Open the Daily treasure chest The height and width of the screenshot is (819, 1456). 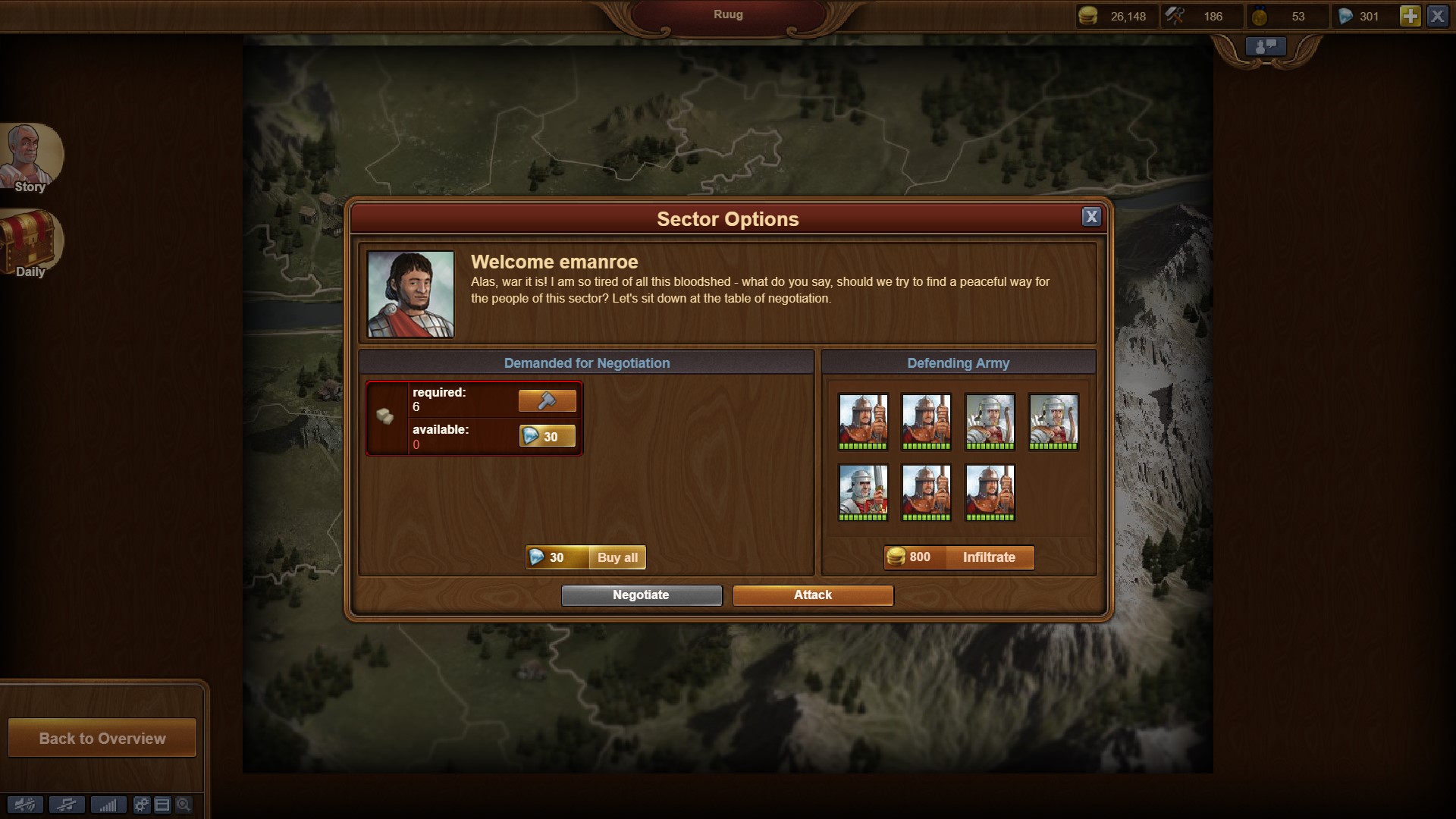point(29,243)
